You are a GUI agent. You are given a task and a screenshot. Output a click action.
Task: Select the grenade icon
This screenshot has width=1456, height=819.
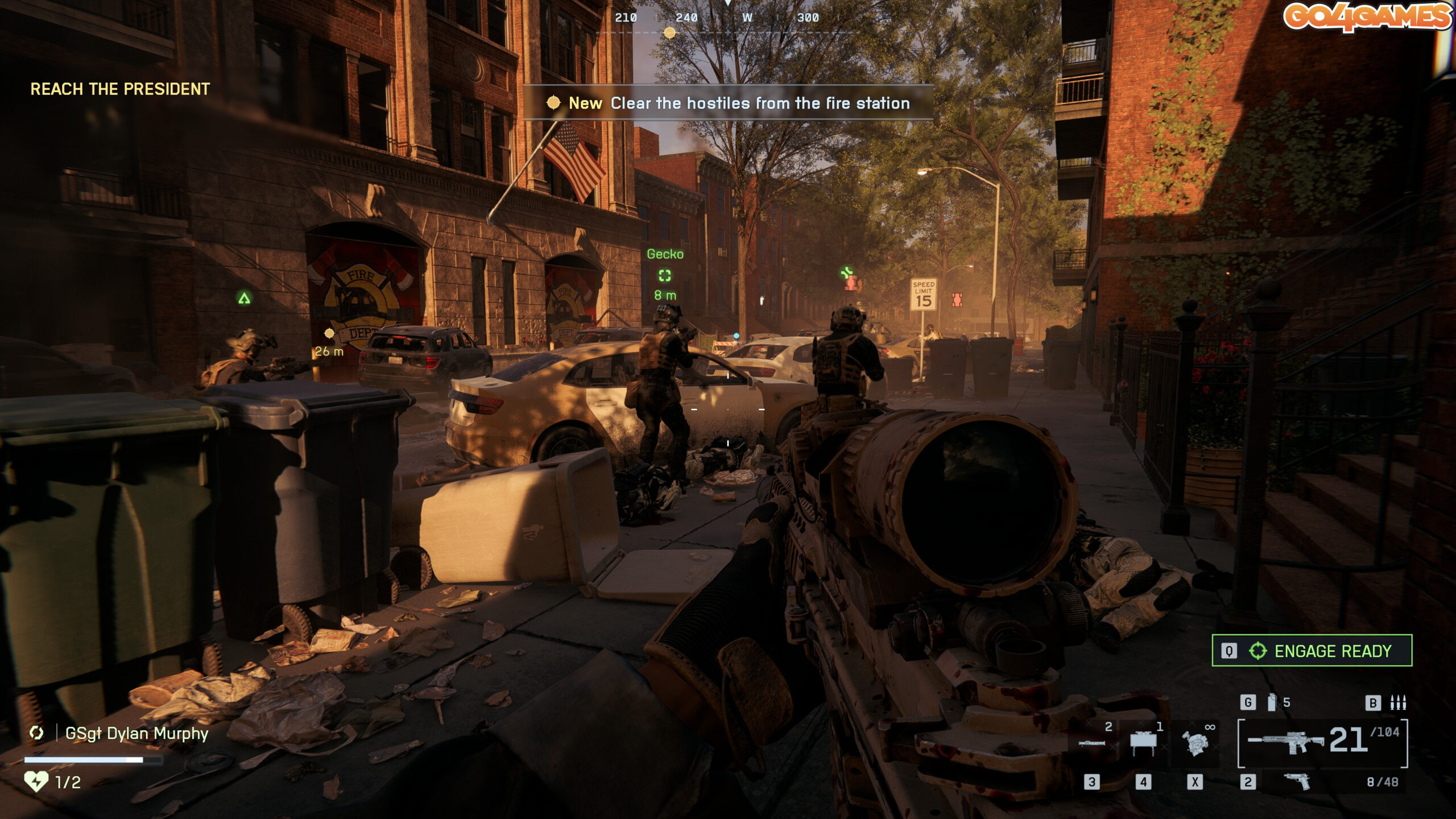(x=1272, y=702)
